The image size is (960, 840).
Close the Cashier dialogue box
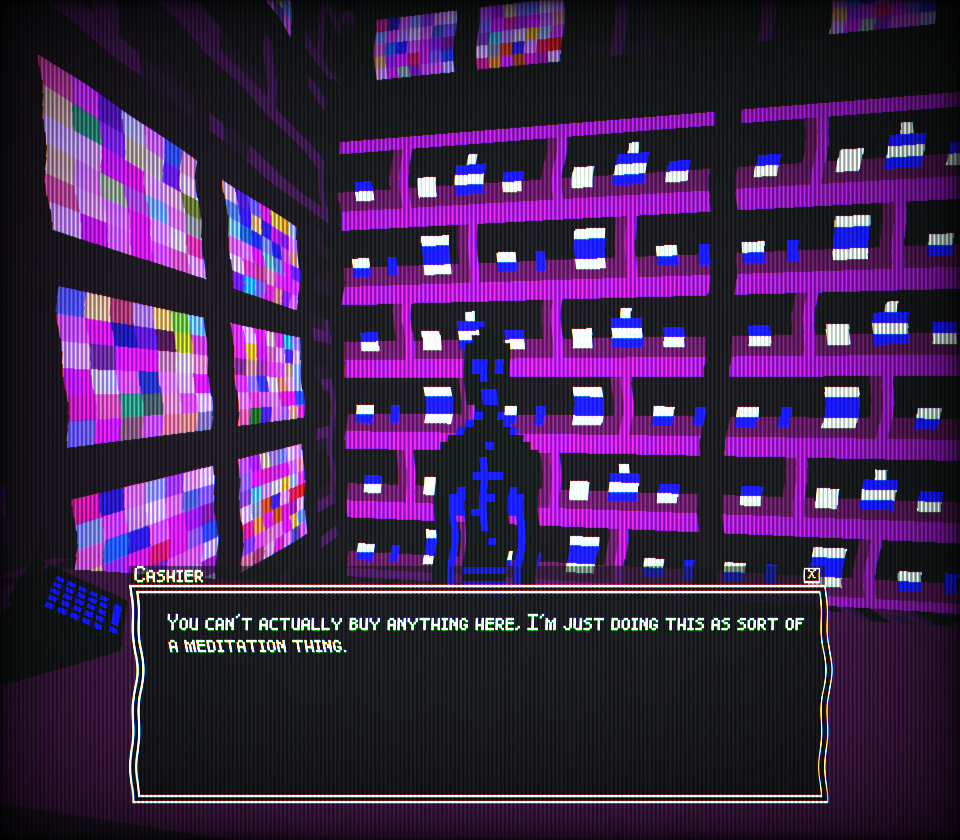coord(811,575)
